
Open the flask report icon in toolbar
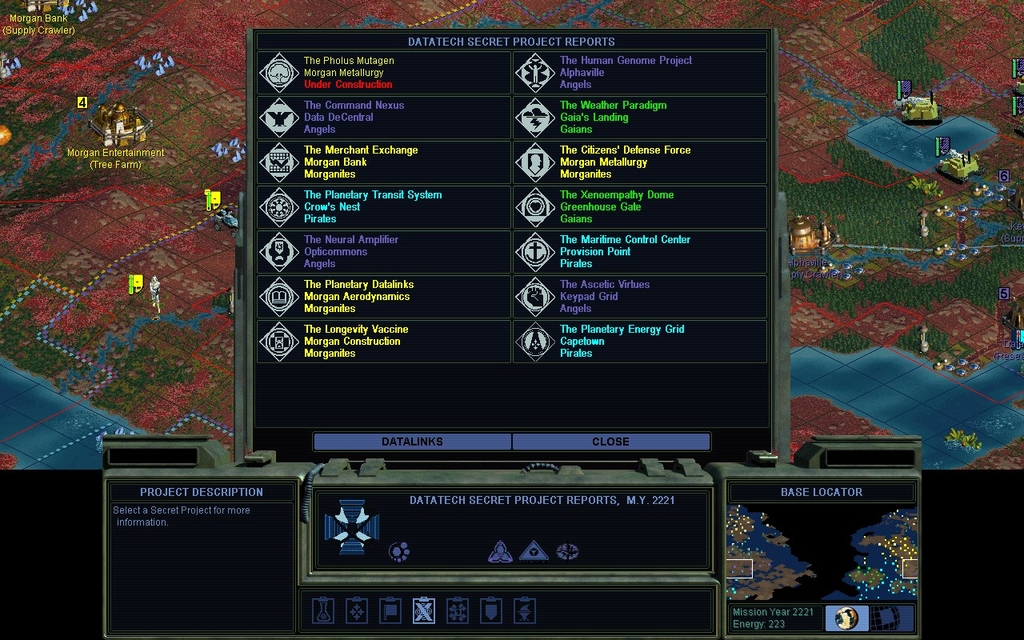322,610
